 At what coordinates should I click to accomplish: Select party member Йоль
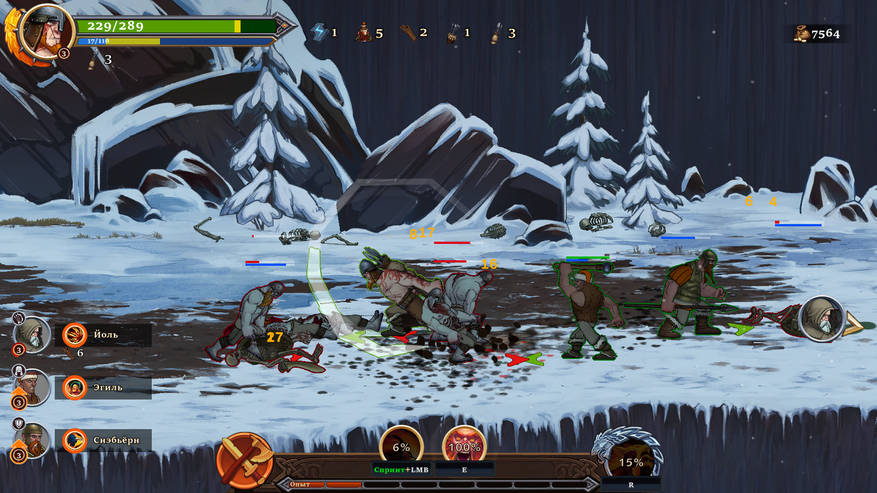click(x=105, y=335)
